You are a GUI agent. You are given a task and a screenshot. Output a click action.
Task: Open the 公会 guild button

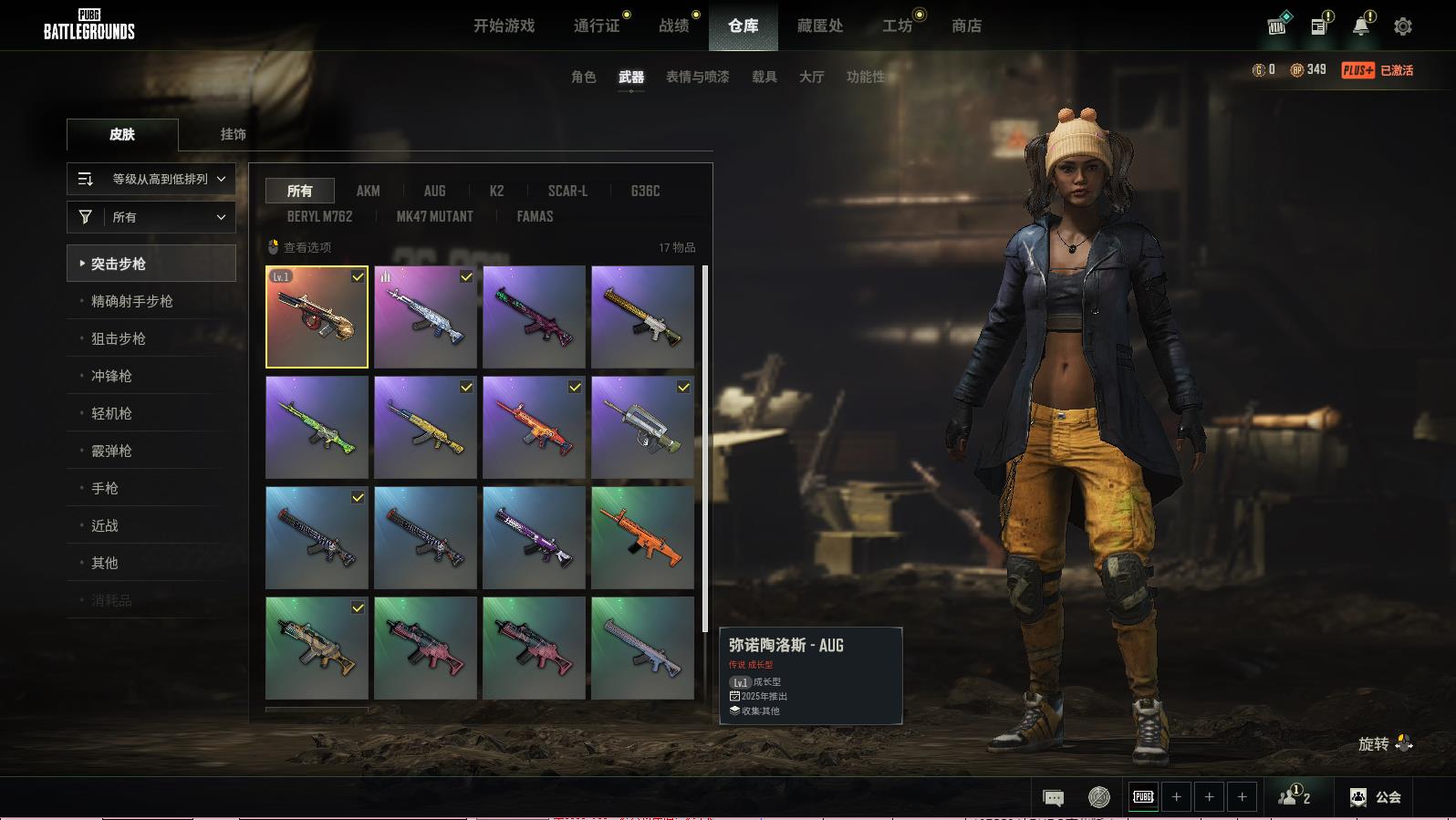click(1376, 797)
